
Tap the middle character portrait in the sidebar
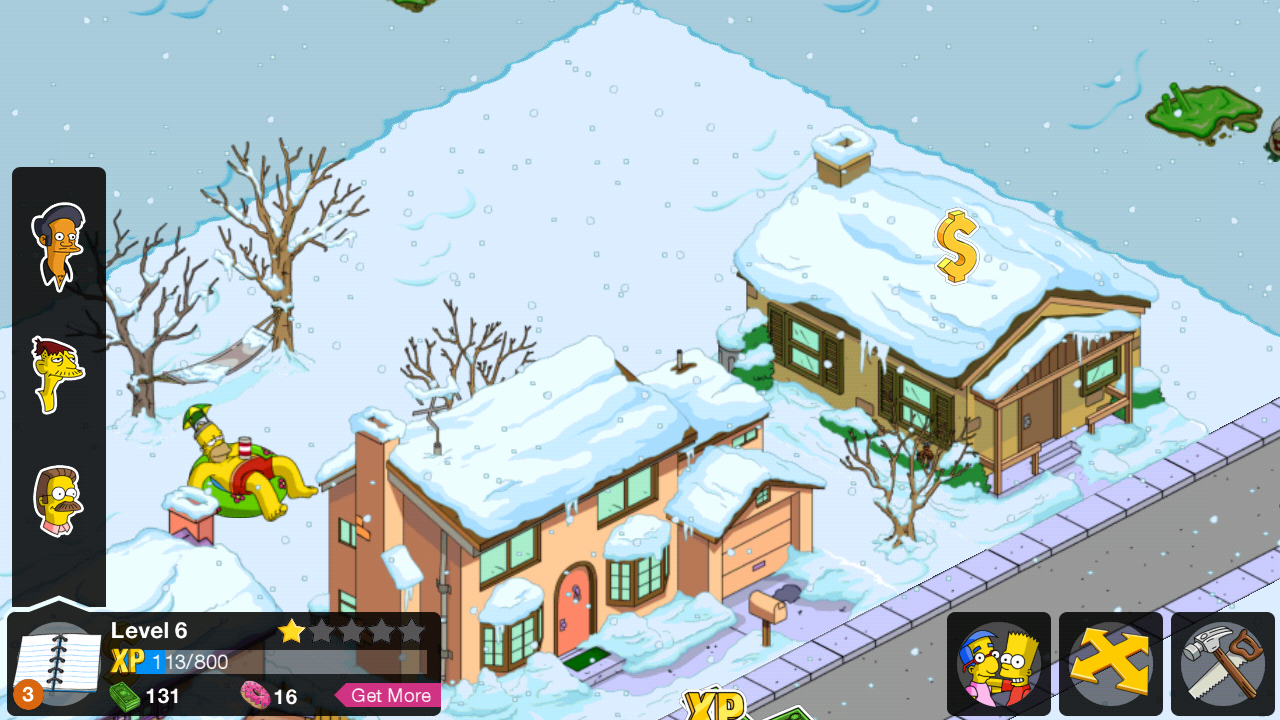[58, 373]
